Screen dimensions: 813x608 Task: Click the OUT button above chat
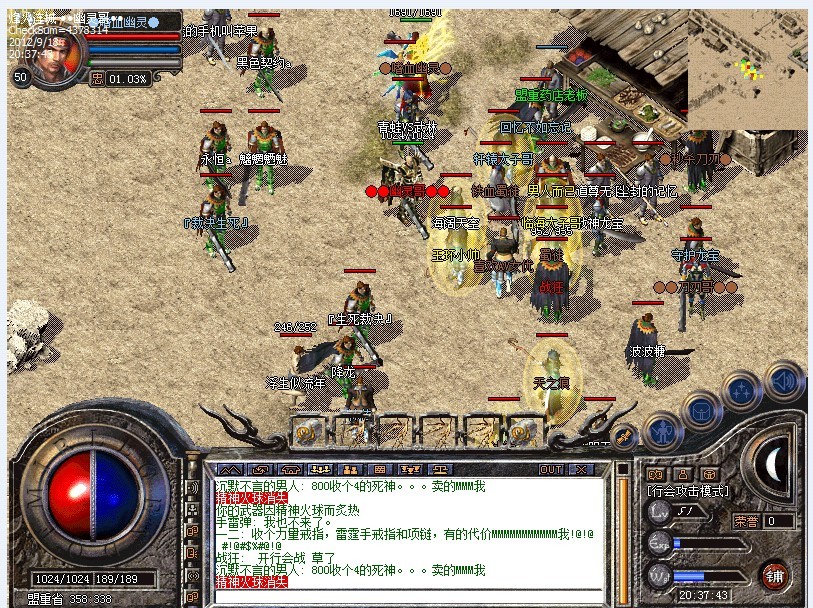pyautogui.click(x=551, y=469)
